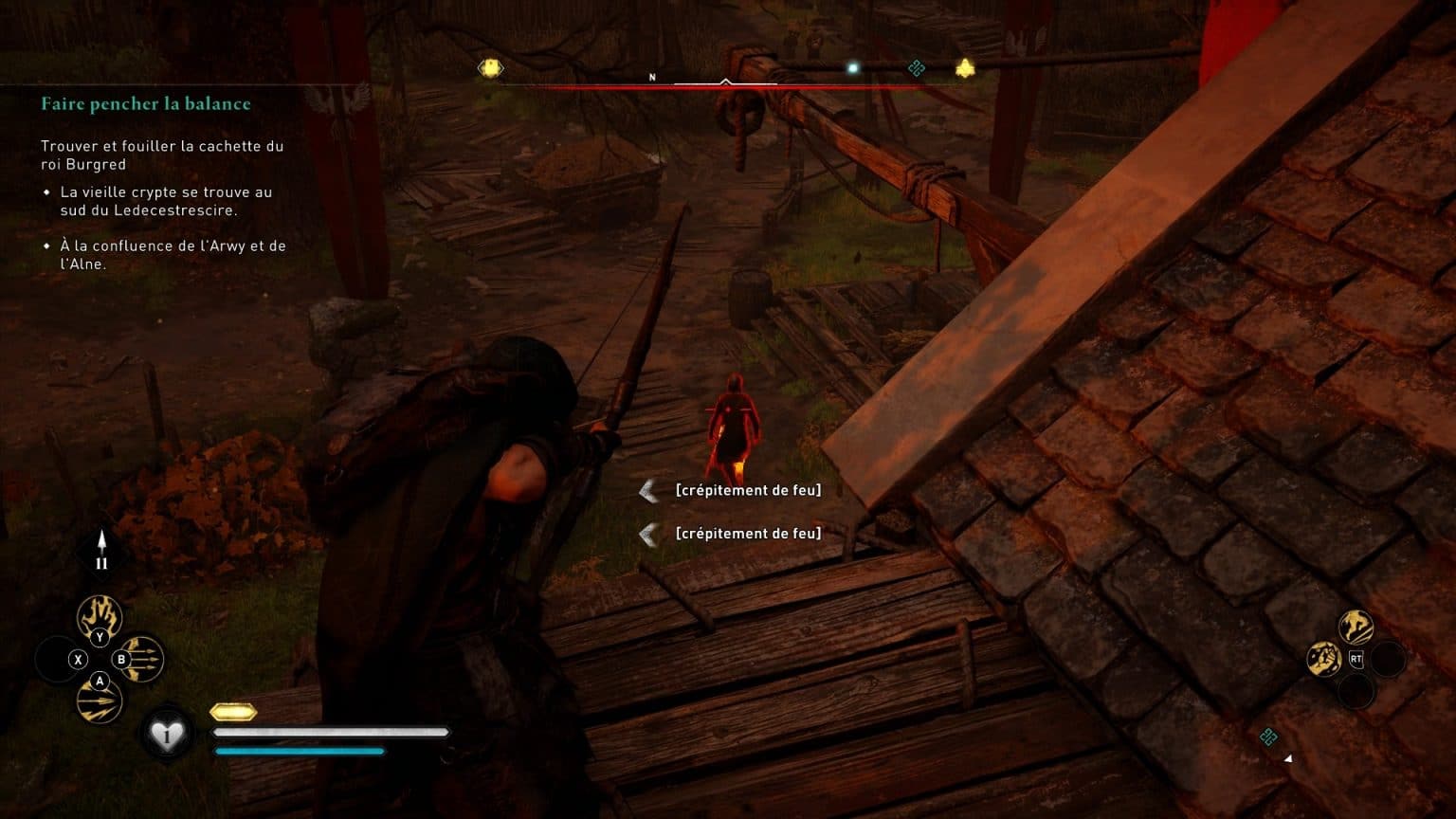This screenshot has width=1456, height=819.
Task: Toggle the cyan dot marker on the compass
Action: tap(854, 65)
